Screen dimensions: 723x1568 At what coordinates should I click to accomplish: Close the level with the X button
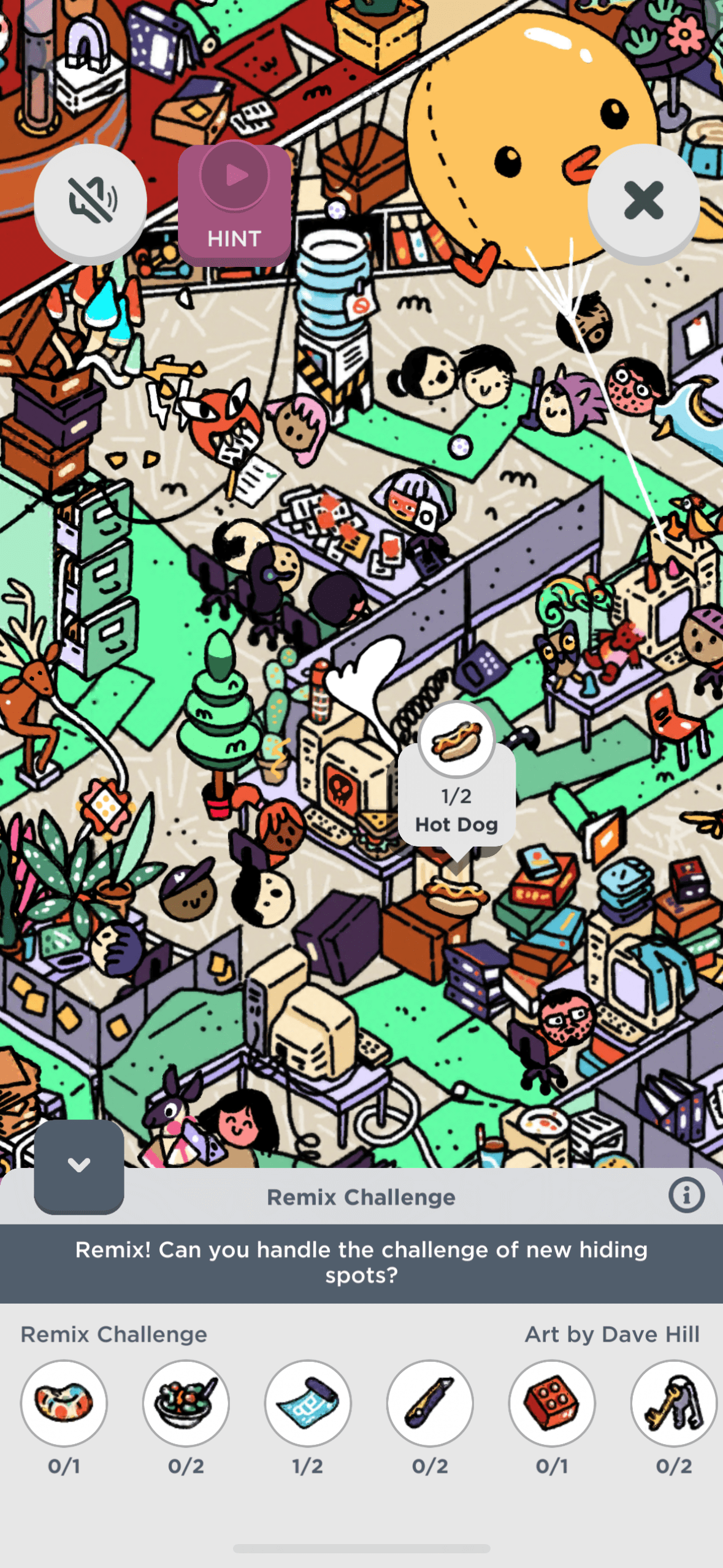click(643, 201)
